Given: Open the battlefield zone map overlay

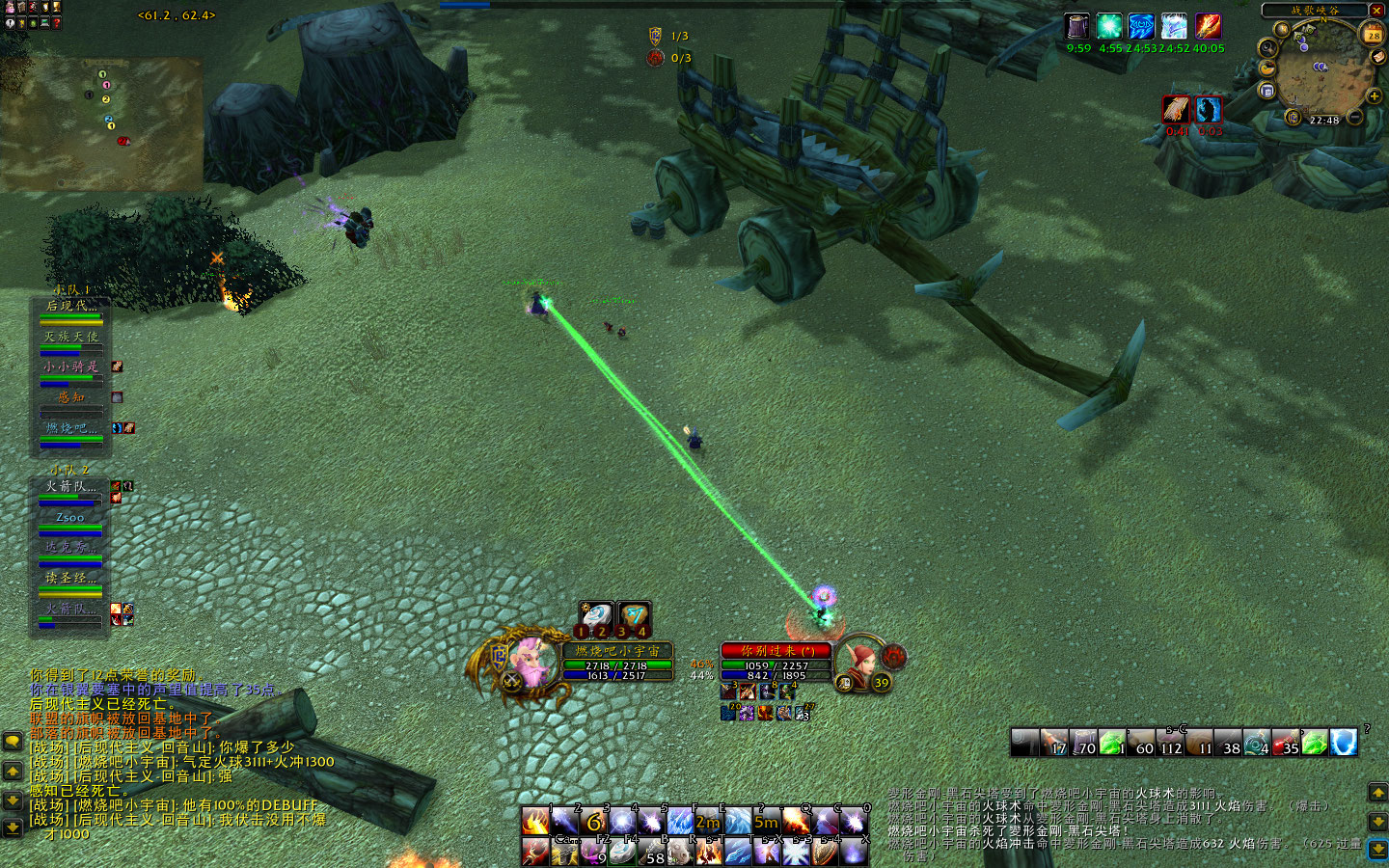Looking at the screenshot, I should coord(101,122).
